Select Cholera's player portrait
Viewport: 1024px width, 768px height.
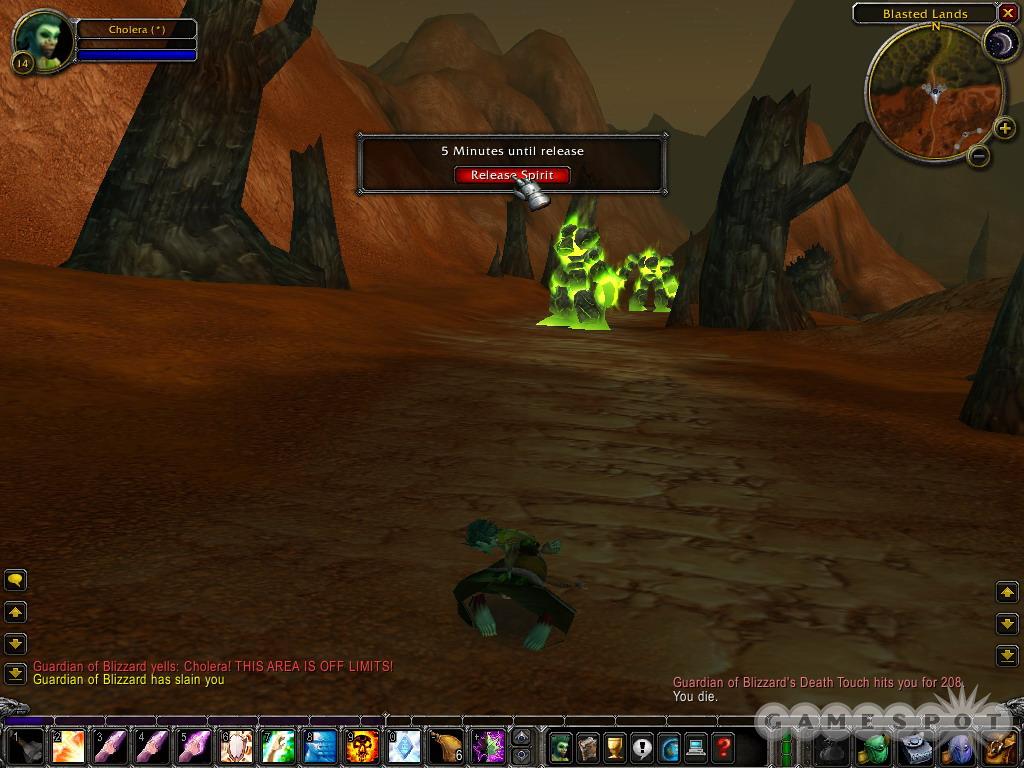(x=43, y=40)
